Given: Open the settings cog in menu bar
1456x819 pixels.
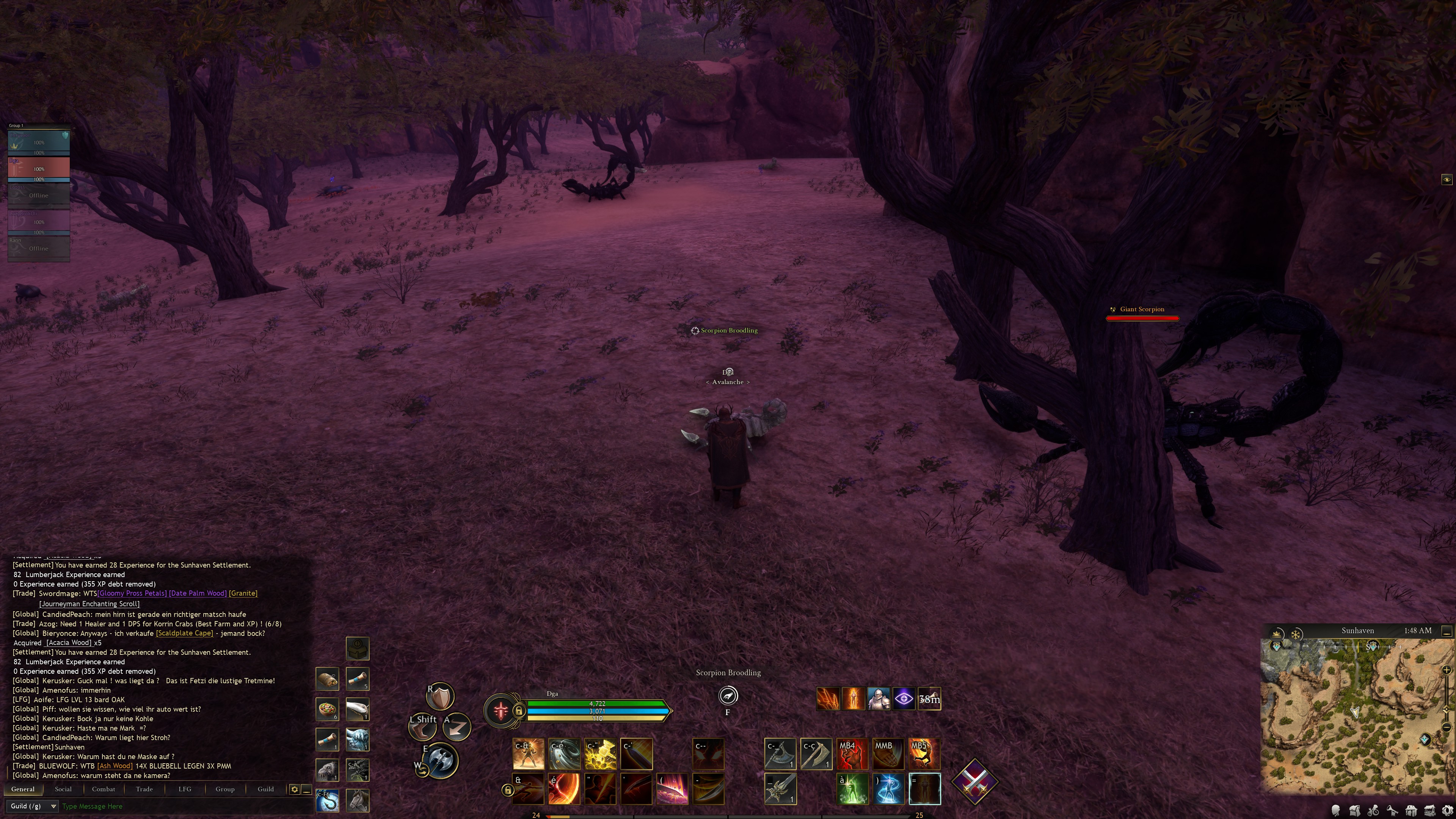Looking at the screenshot, I should [1448, 811].
